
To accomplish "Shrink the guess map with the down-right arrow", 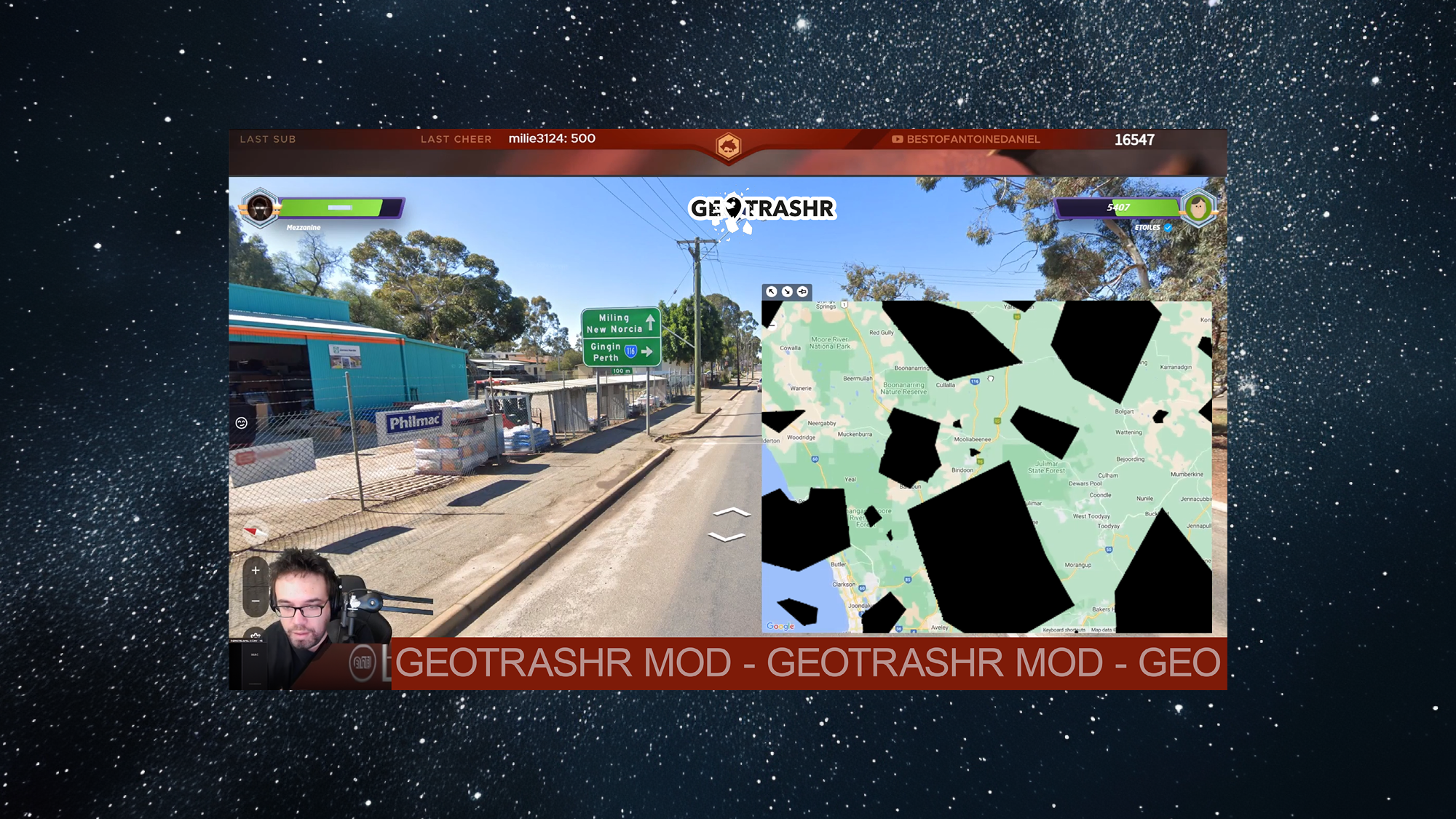I will click(787, 291).
